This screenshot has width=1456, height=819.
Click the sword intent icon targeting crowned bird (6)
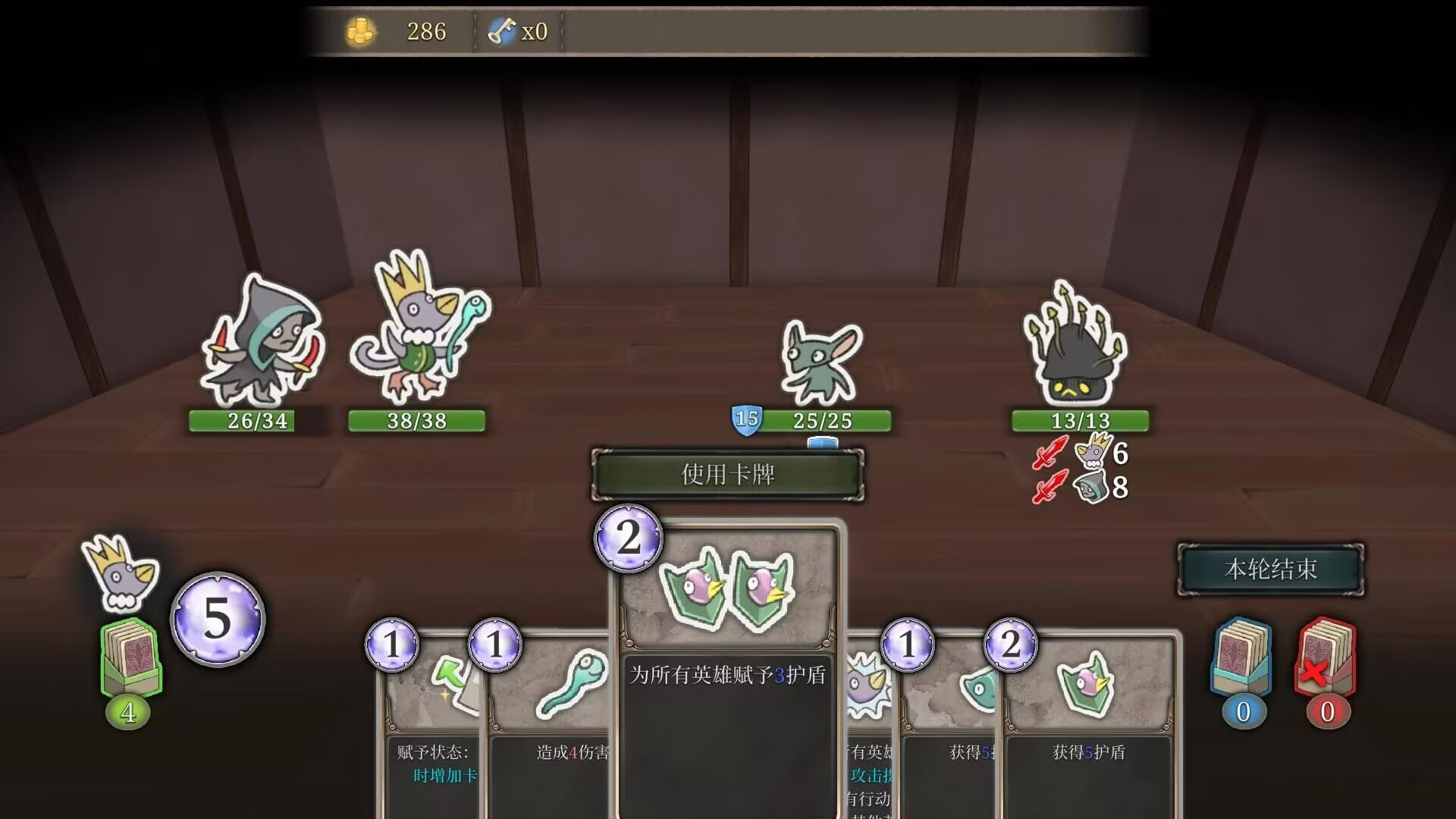[1050, 453]
